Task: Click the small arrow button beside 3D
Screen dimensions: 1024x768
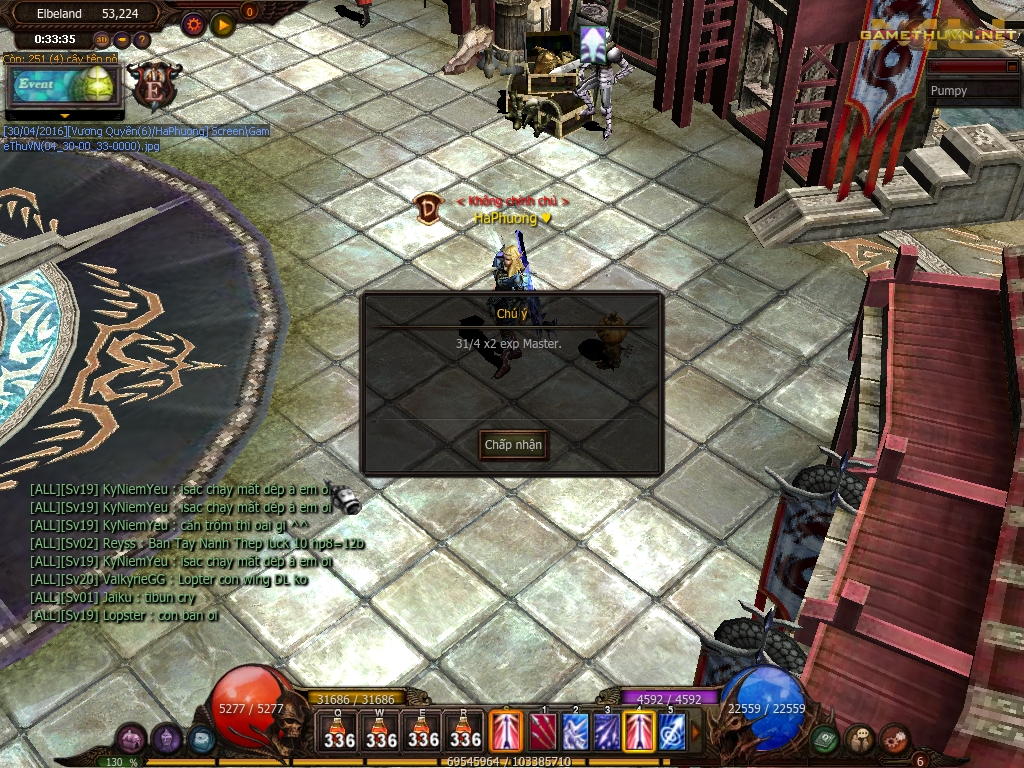Action: pyautogui.click(x=122, y=40)
